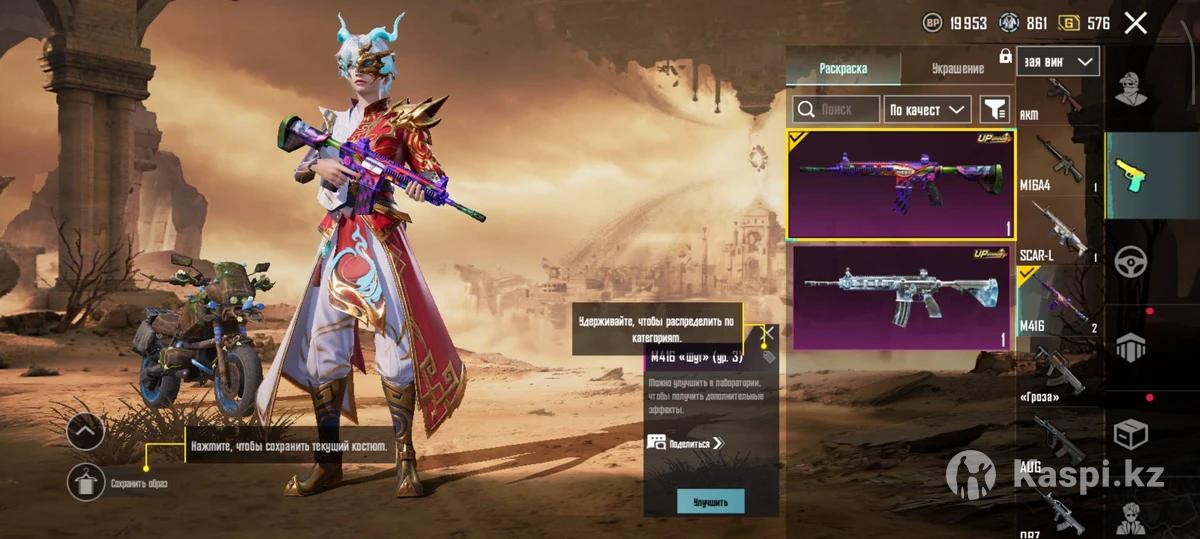Open the 'По качест' sorting dropdown
The image size is (1200, 539).
[929, 109]
